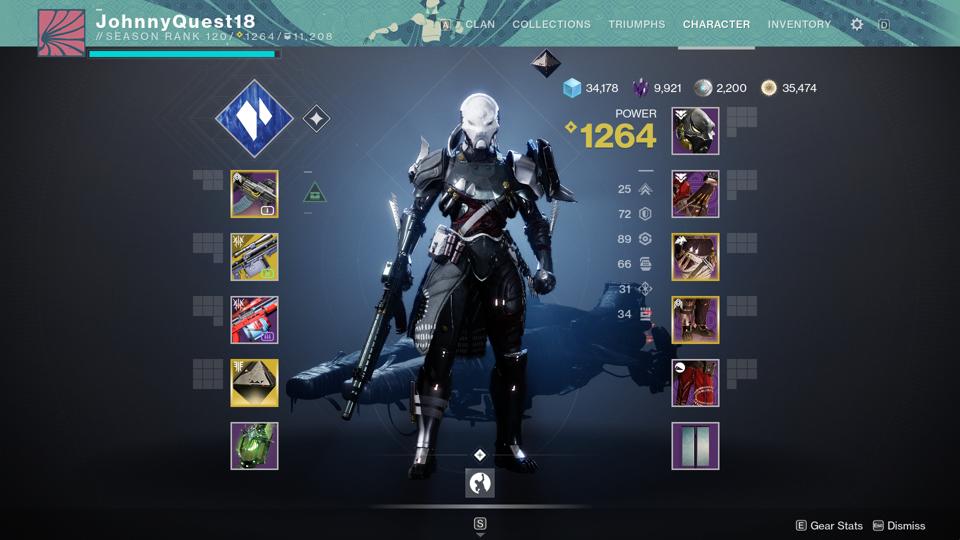Open the Inventory tab
The image size is (960, 540).
click(799, 24)
